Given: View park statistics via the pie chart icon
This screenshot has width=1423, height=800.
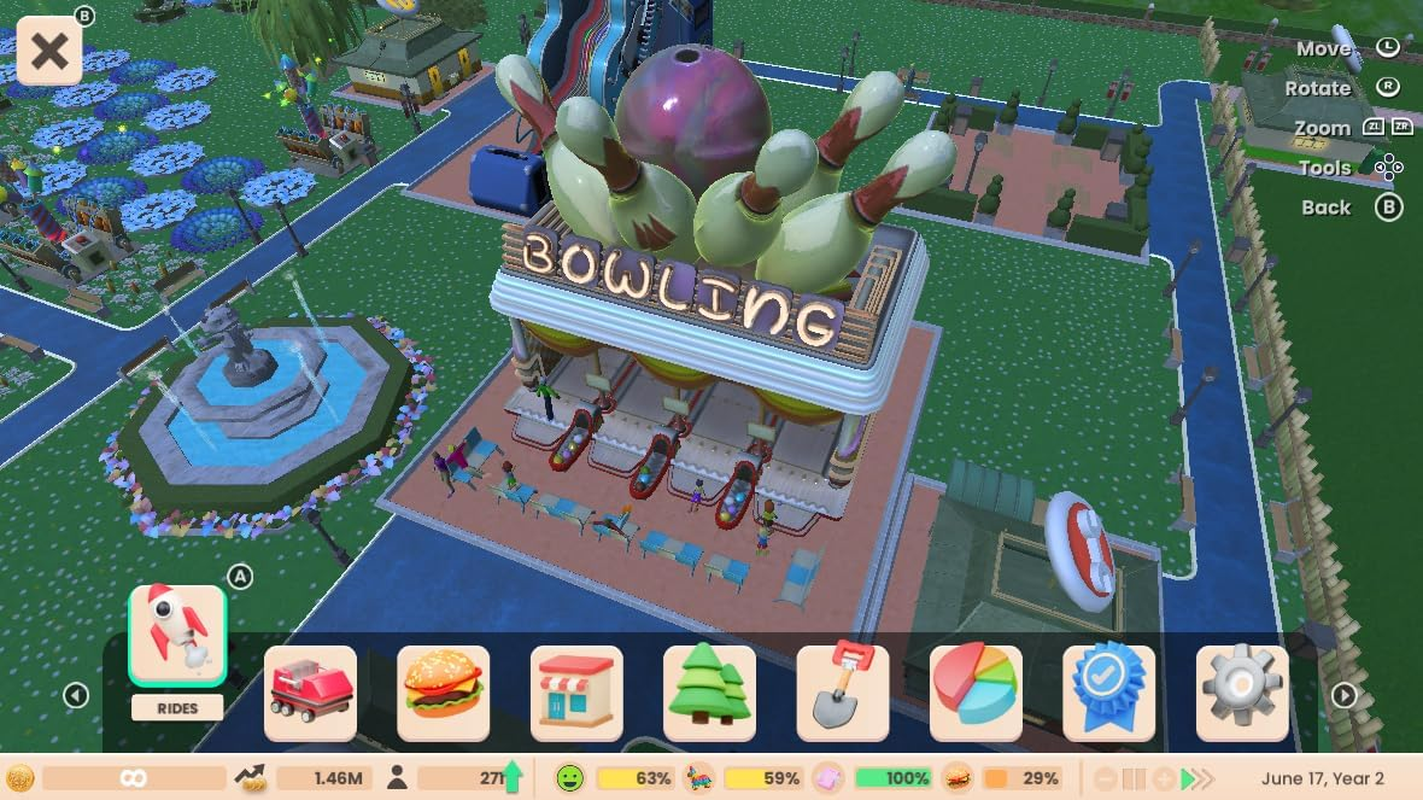Looking at the screenshot, I should click(x=977, y=693).
